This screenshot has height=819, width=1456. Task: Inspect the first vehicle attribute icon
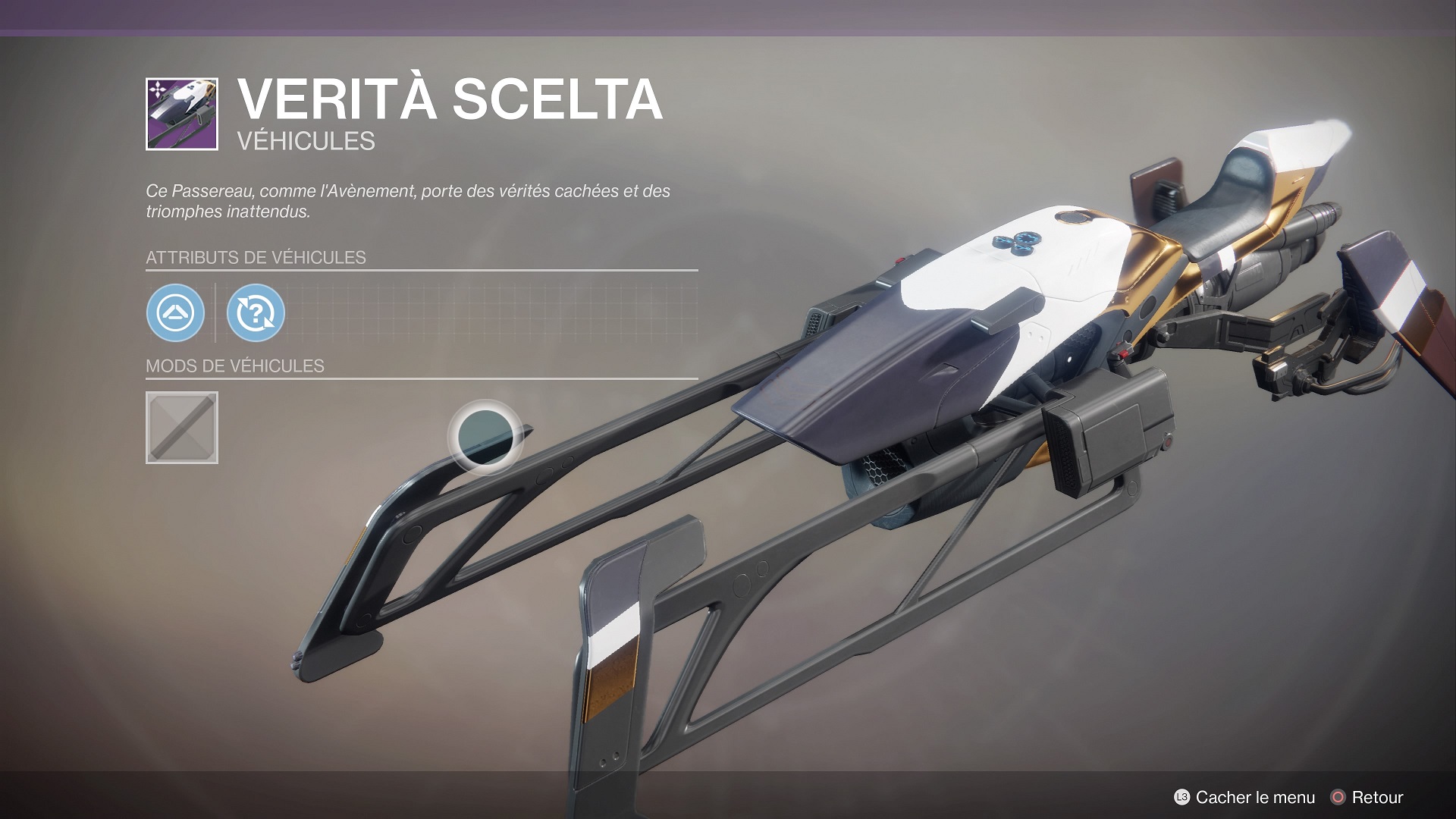[175, 312]
